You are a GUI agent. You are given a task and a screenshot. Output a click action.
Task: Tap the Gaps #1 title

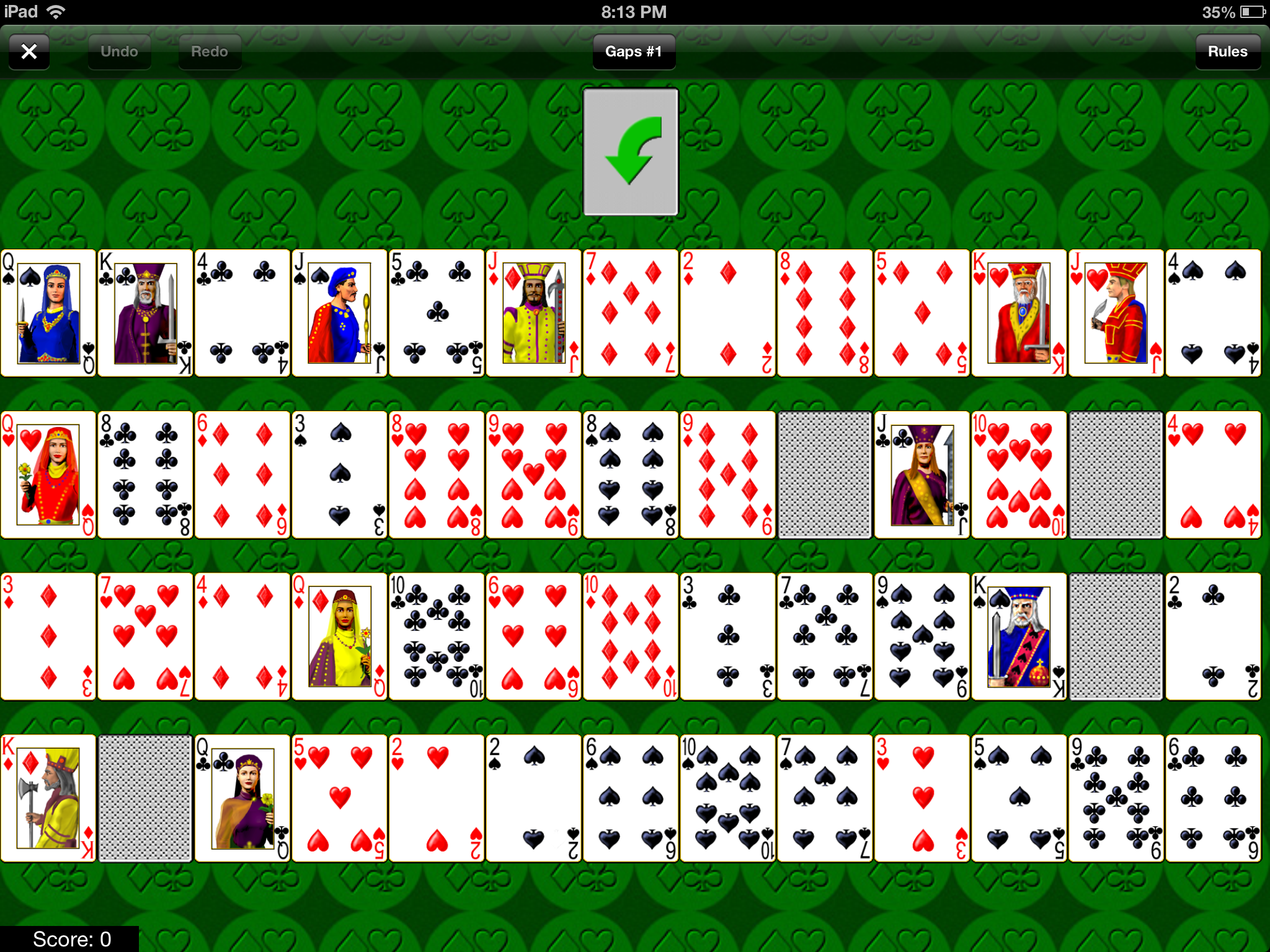coord(633,51)
